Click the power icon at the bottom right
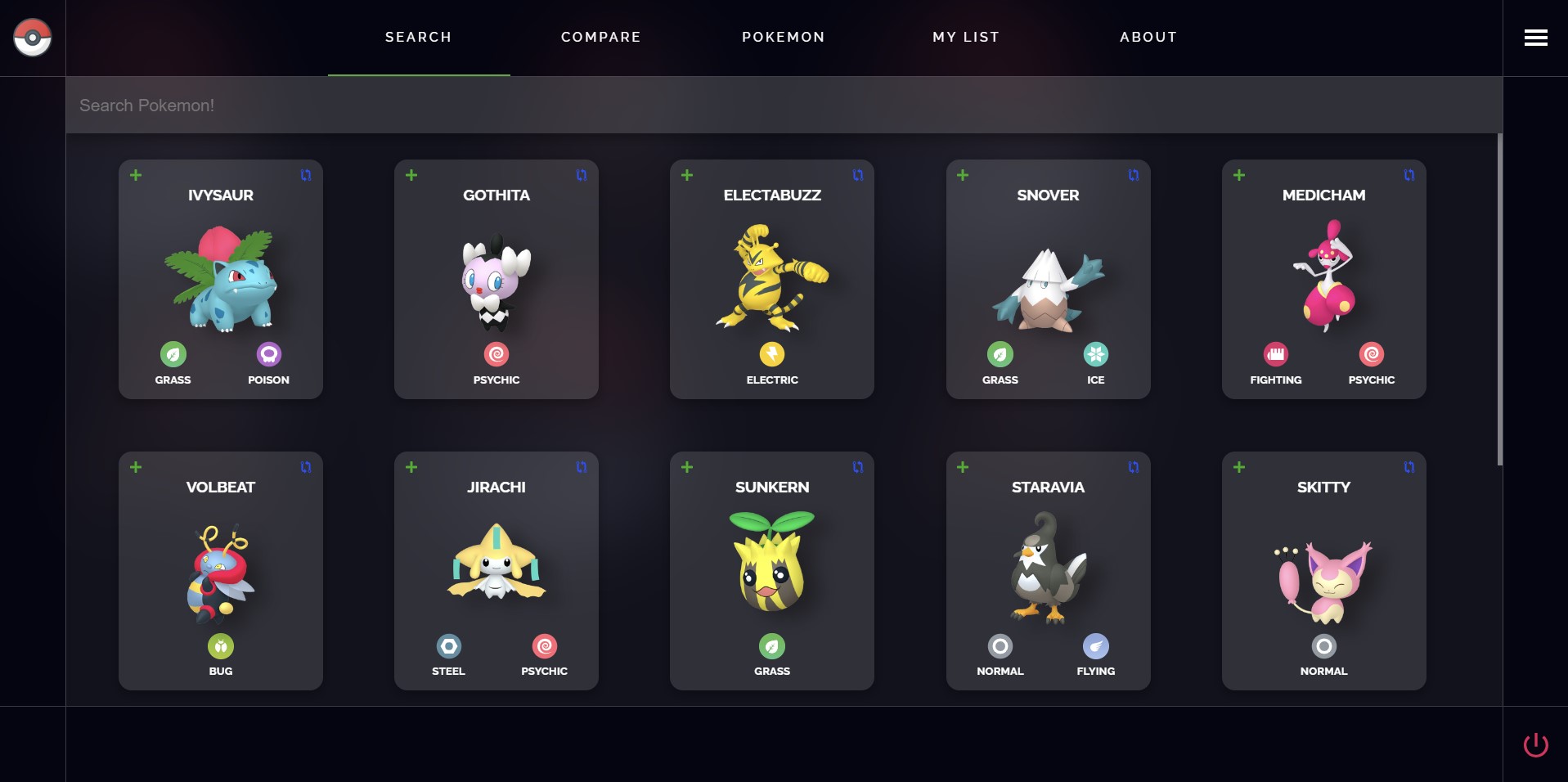The height and width of the screenshot is (782, 1568). pyautogui.click(x=1536, y=745)
